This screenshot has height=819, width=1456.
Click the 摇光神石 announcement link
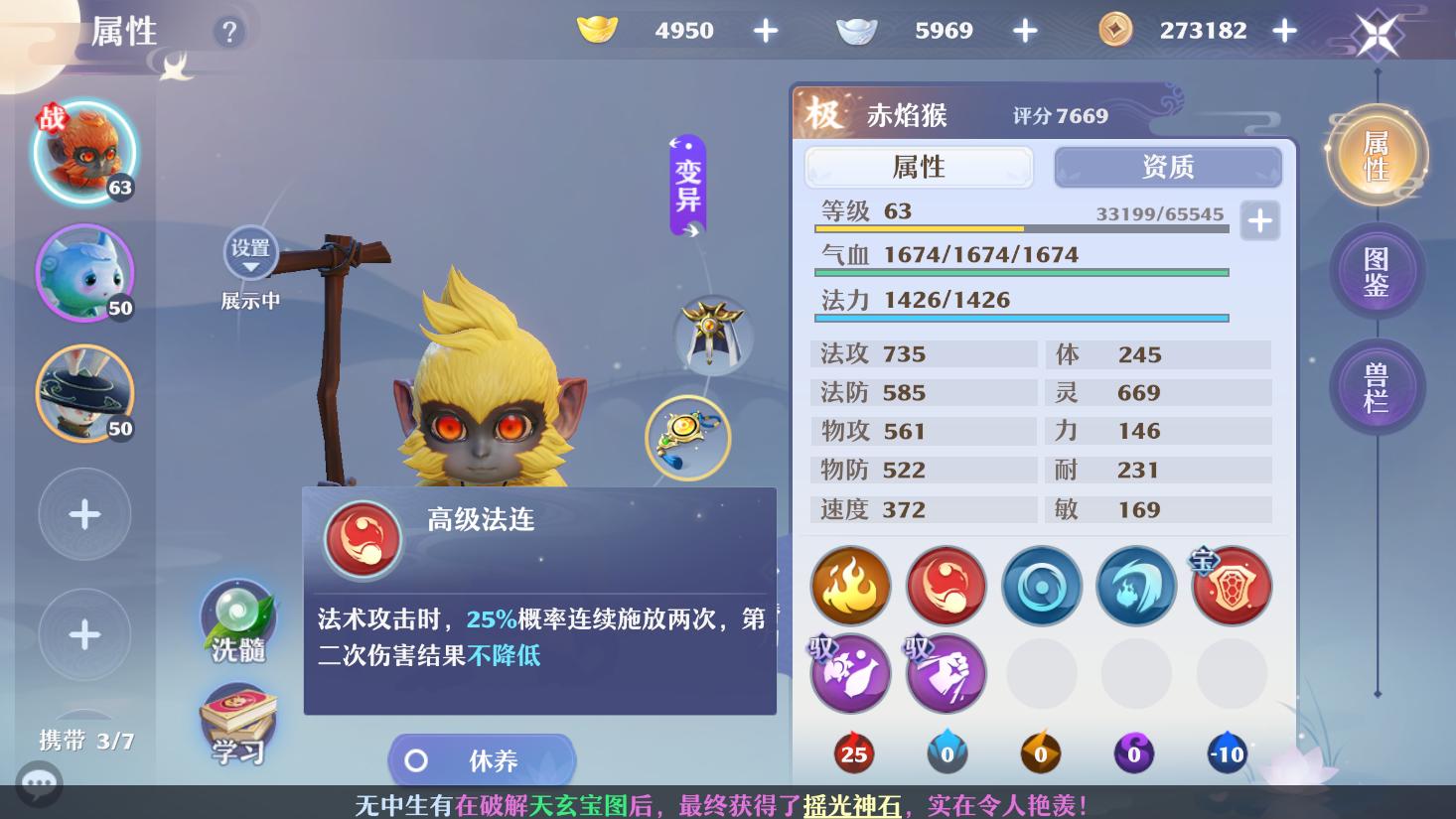pos(849,806)
